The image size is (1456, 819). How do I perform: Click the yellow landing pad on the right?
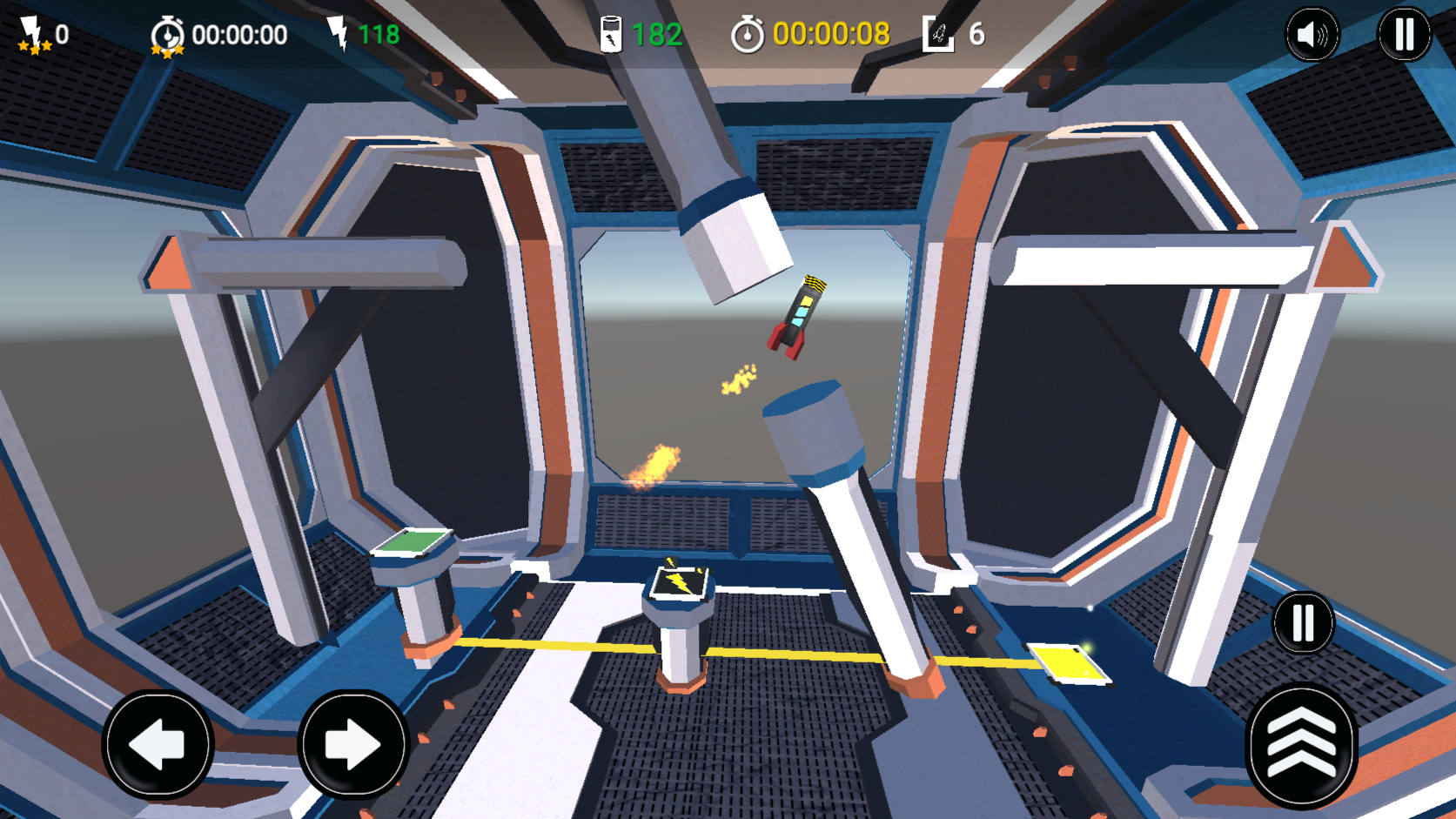click(1068, 662)
